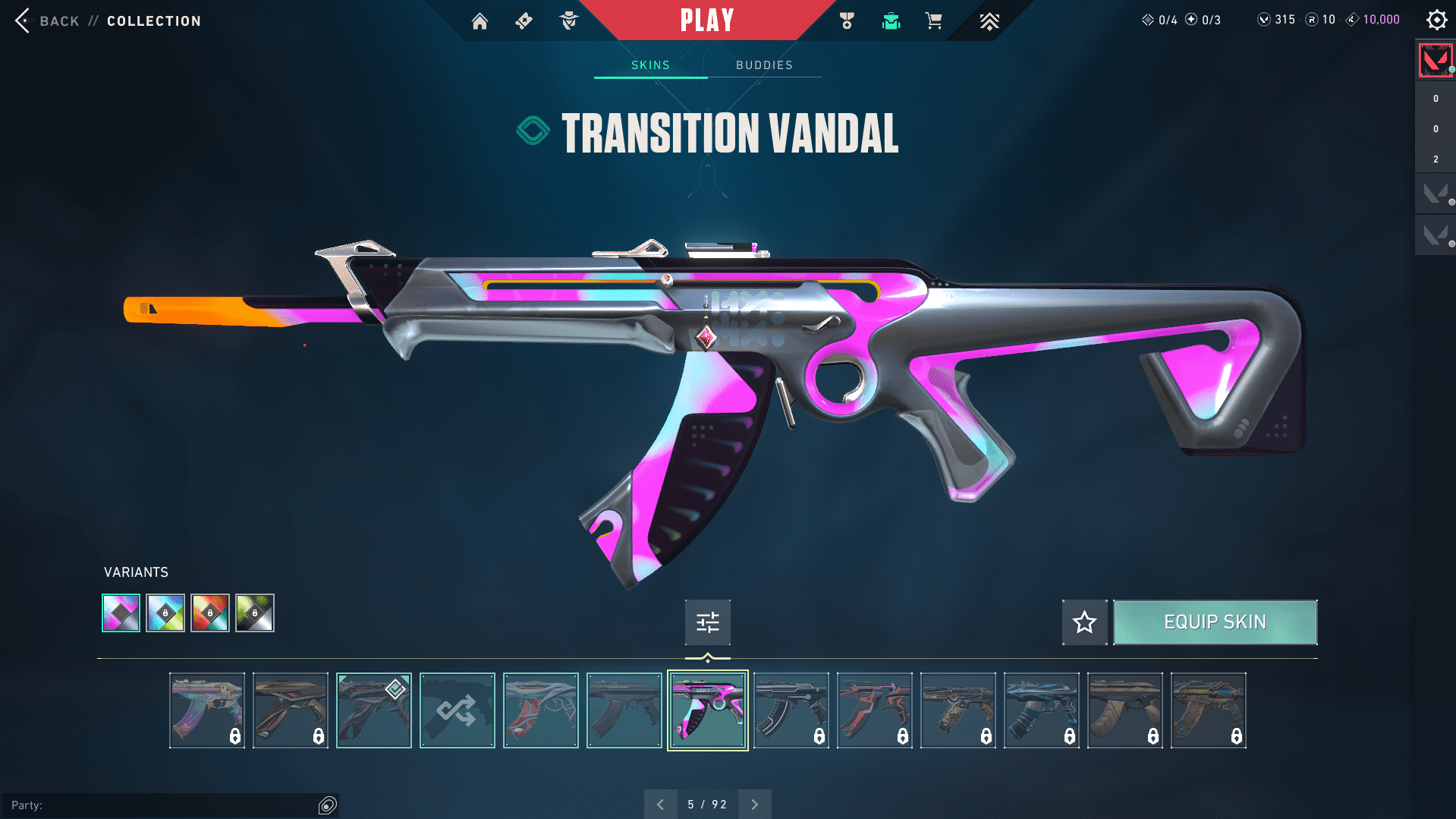The width and height of the screenshot is (1456, 819).
Task: Select the Skins tab
Action: click(650, 65)
